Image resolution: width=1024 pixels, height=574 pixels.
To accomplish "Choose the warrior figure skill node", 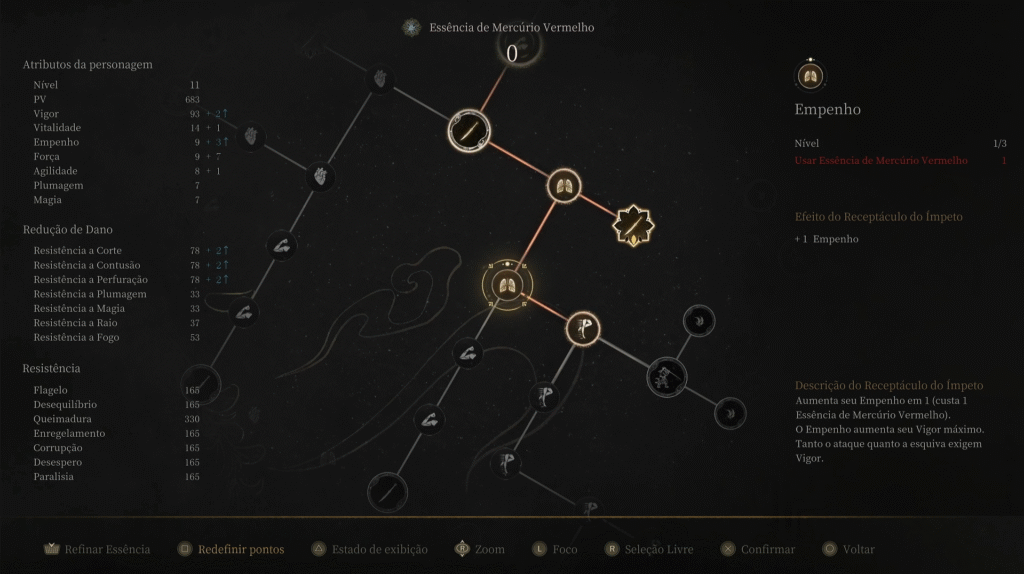I will [664, 377].
